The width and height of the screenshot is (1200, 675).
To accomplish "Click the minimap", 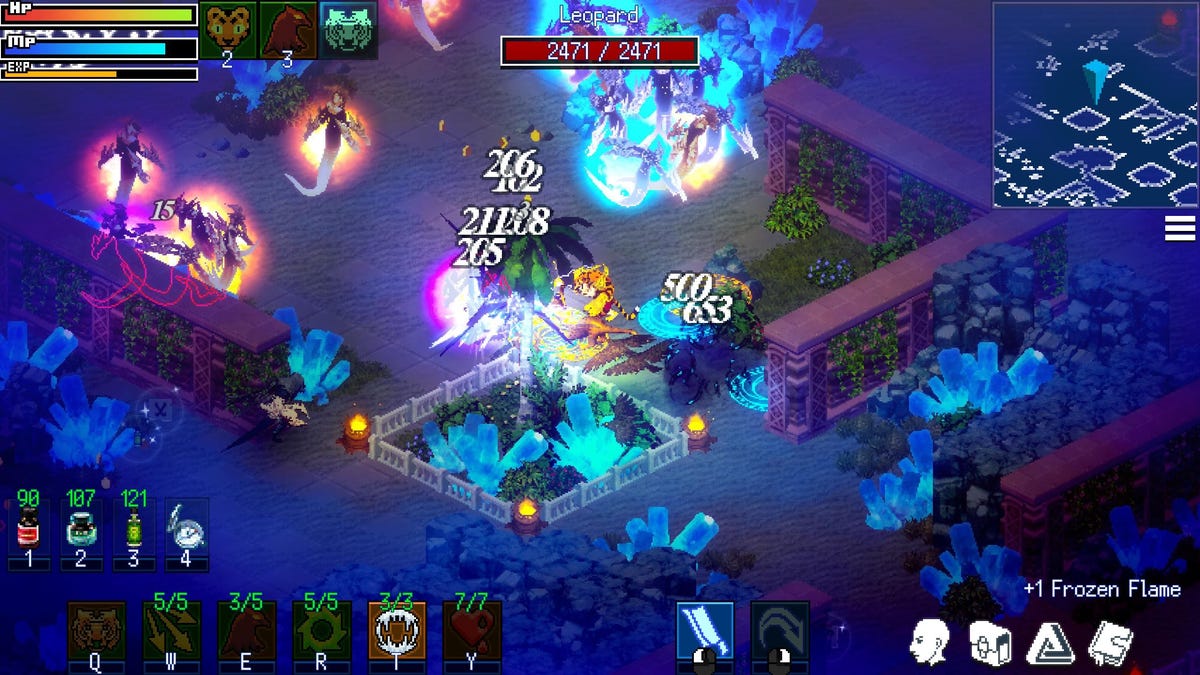I will click(x=1094, y=104).
